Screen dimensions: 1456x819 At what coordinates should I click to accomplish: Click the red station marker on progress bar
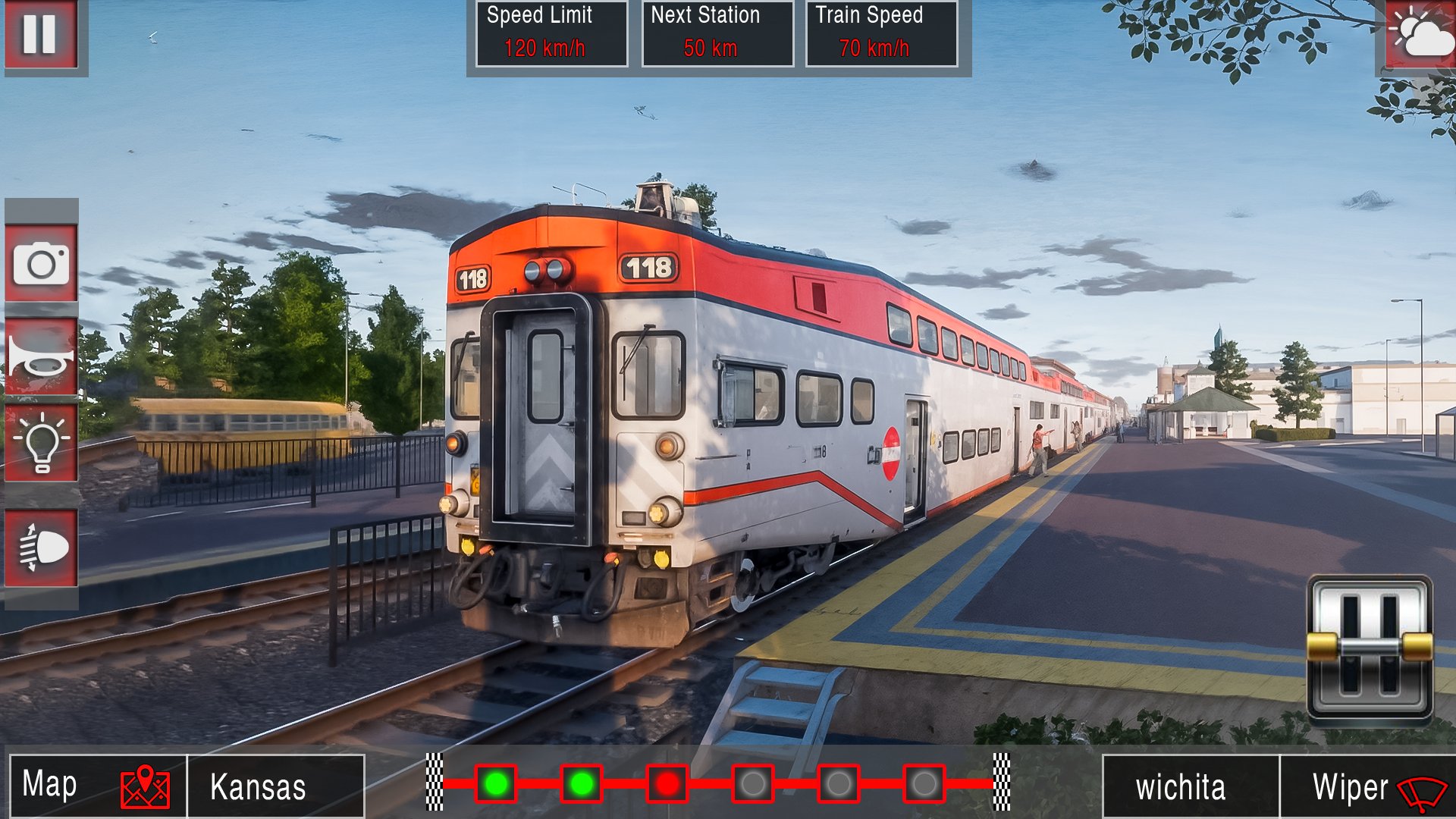pos(667,783)
